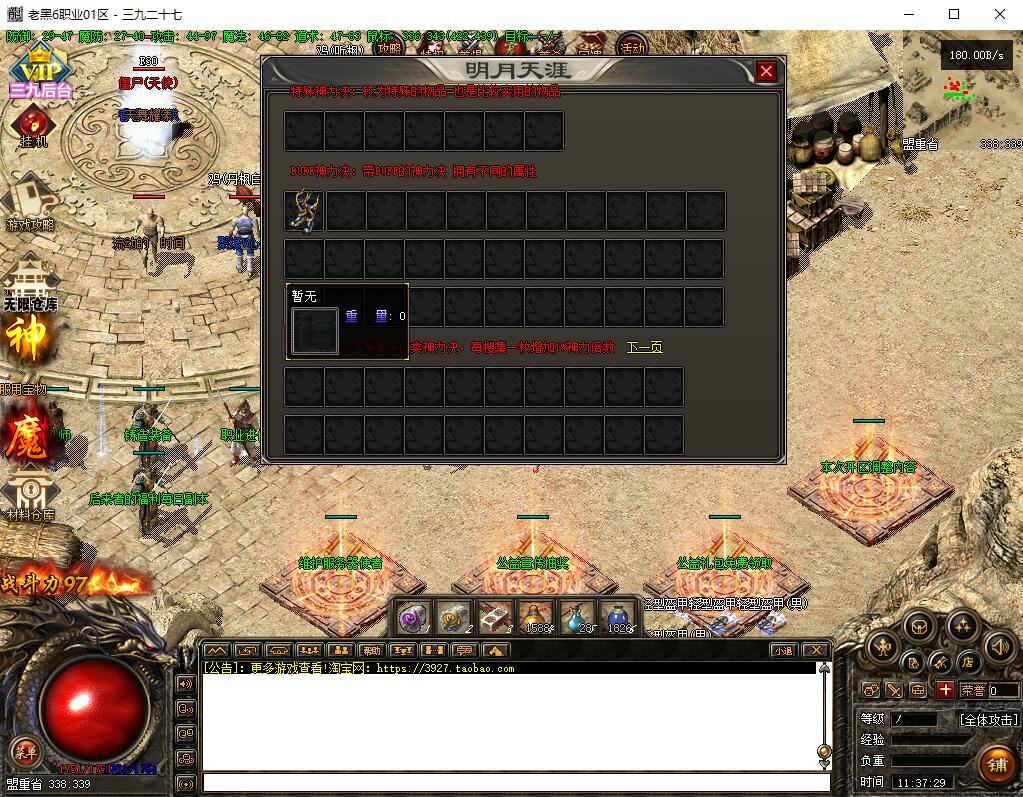Click the 小退 logout button

782,651
